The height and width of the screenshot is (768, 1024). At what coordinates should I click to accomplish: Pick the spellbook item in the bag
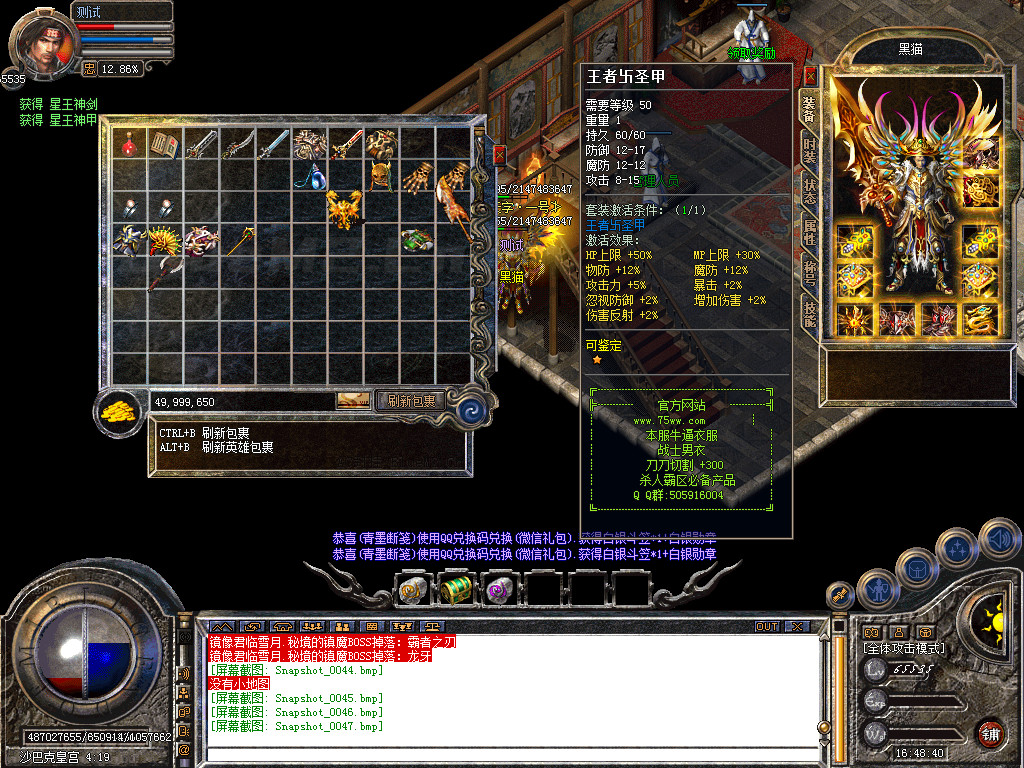163,145
